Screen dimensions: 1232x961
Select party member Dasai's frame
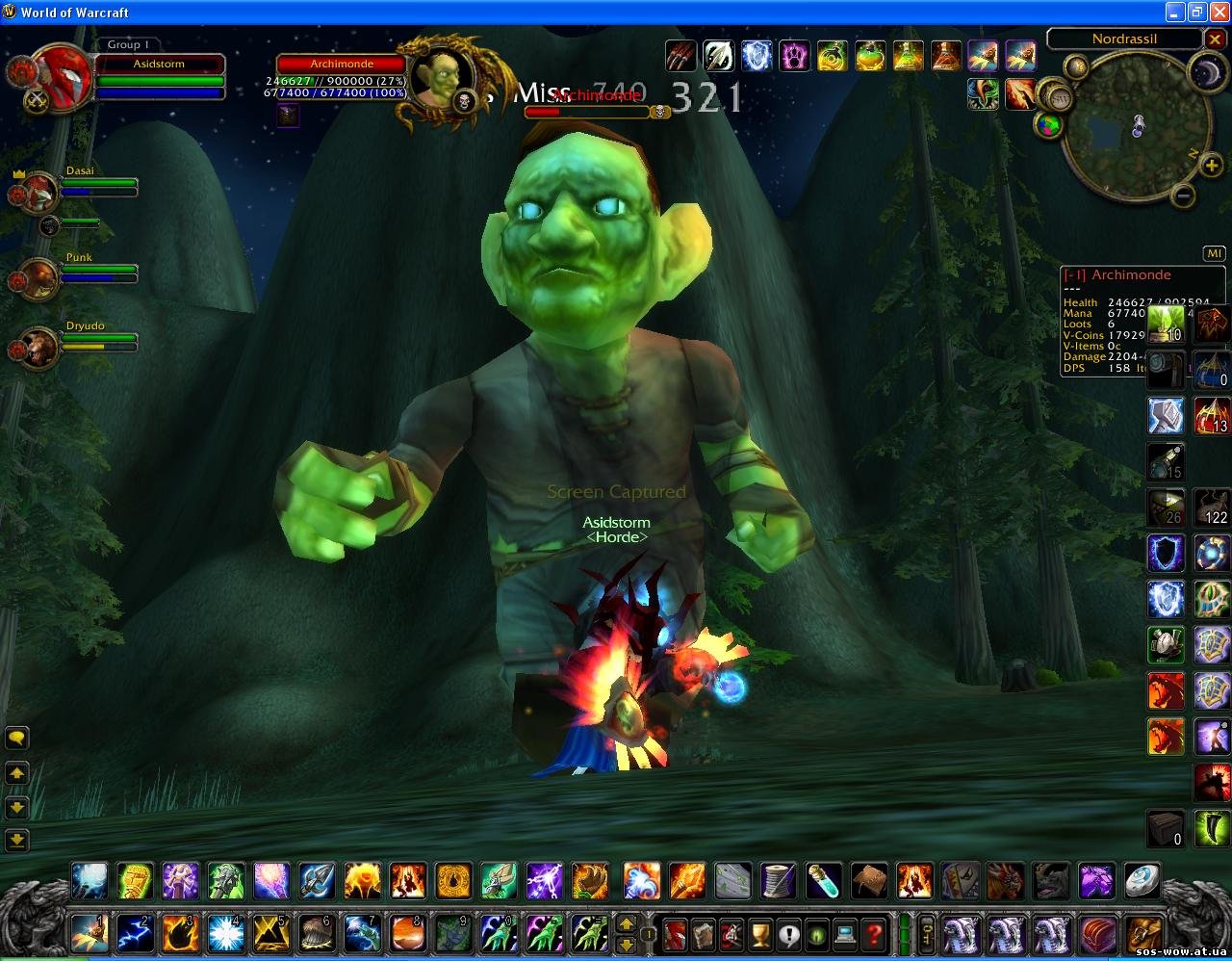coord(40,190)
